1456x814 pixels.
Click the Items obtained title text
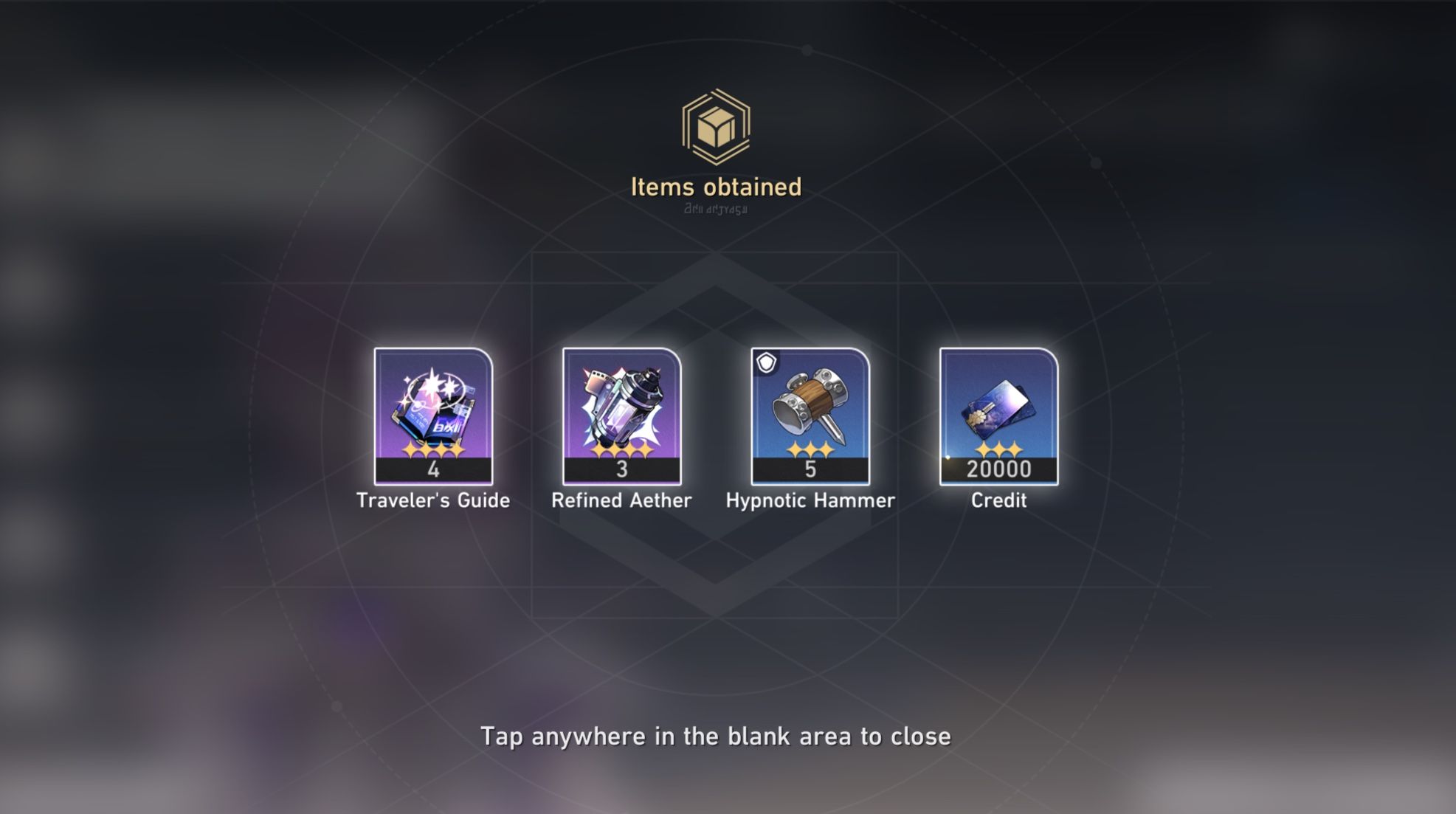click(714, 187)
